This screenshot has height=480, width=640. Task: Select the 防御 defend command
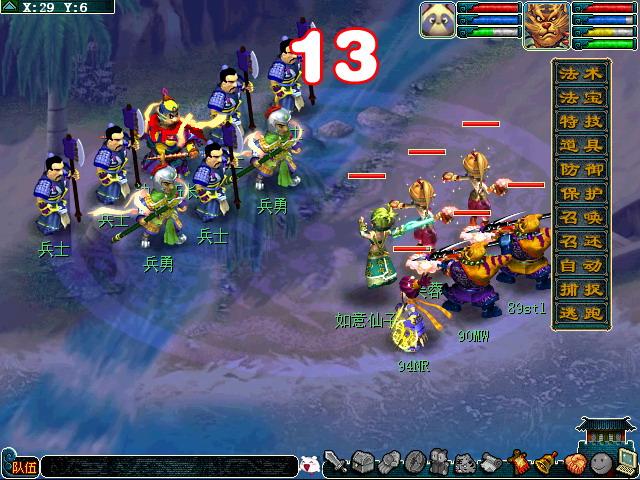[x=581, y=172]
